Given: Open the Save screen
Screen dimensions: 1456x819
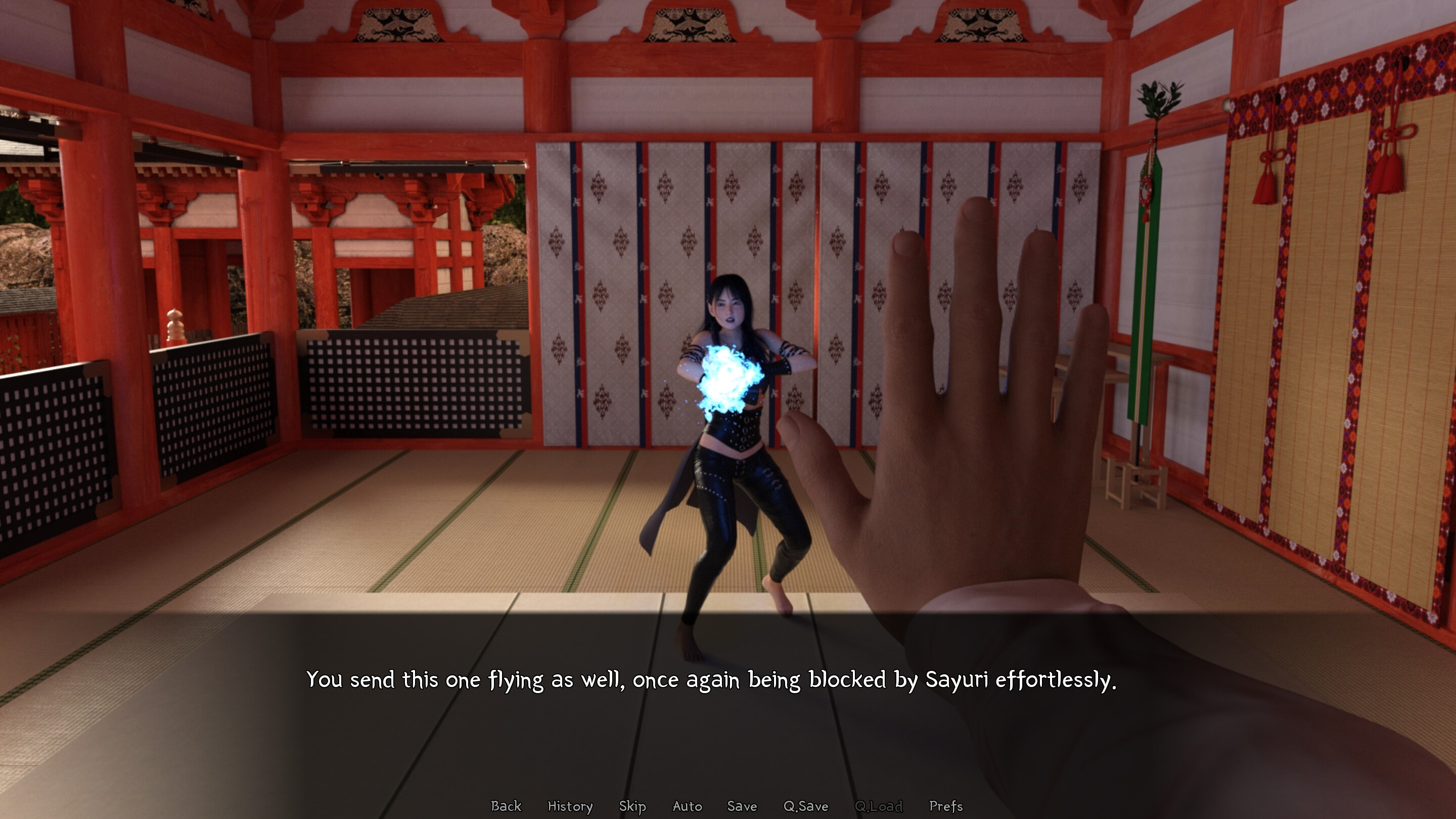Looking at the screenshot, I should [x=742, y=806].
